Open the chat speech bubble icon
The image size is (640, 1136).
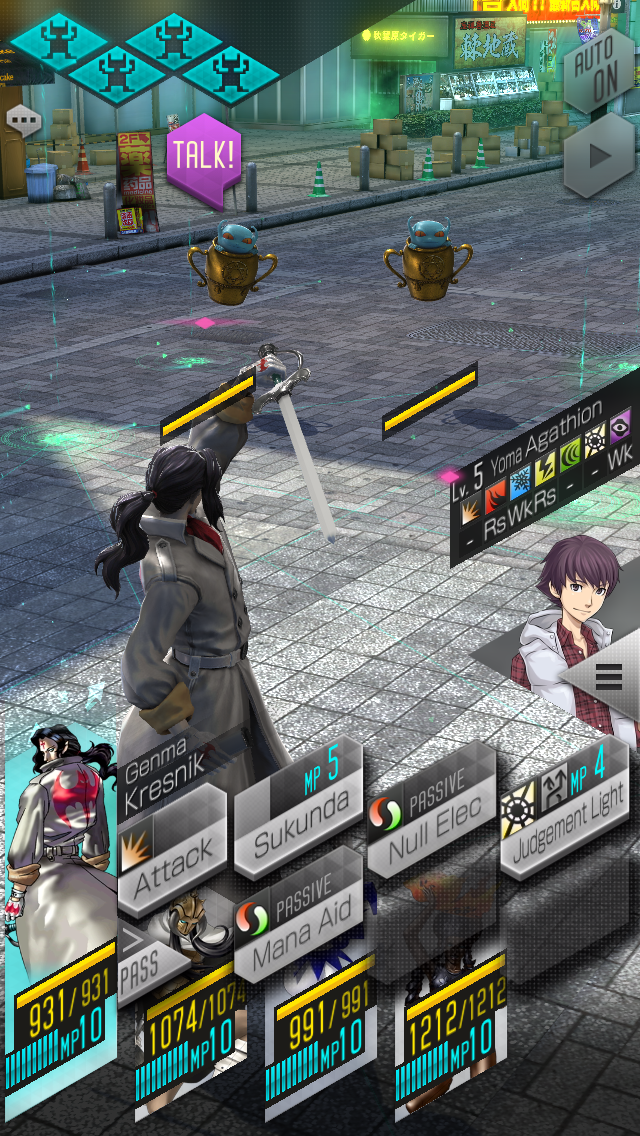pyautogui.click(x=23, y=119)
